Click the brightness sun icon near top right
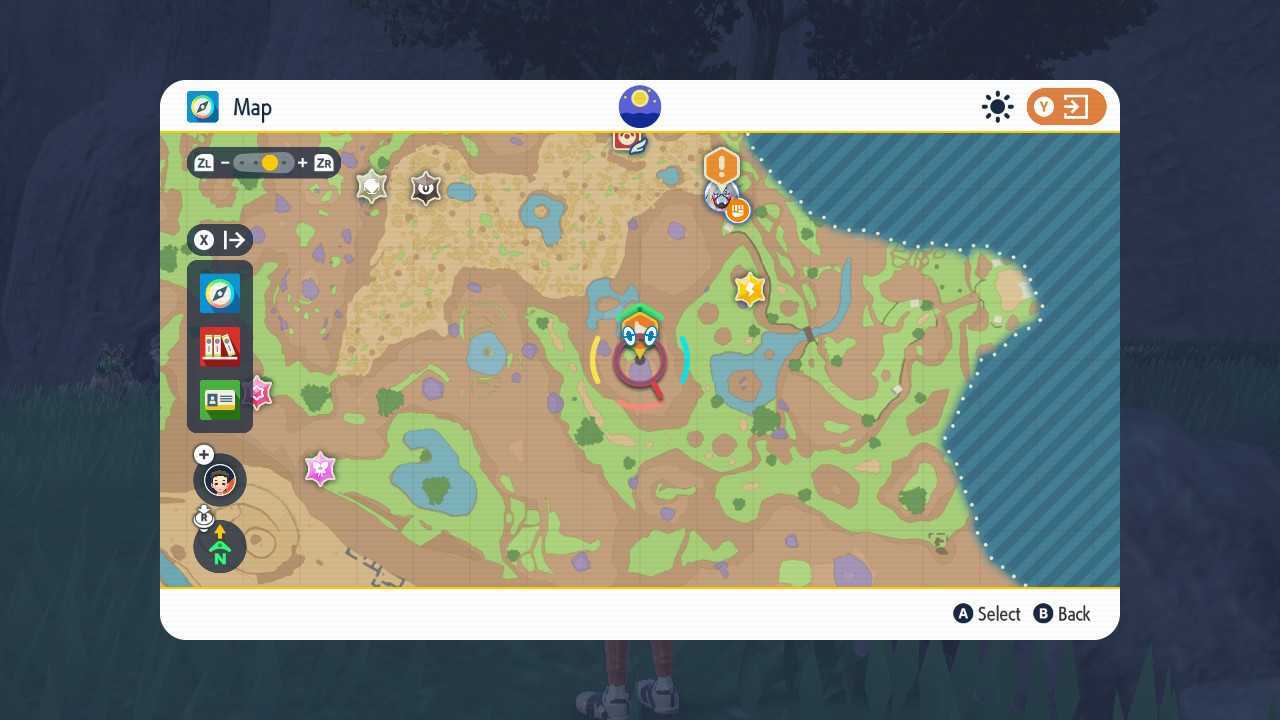 click(x=997, y=106)
